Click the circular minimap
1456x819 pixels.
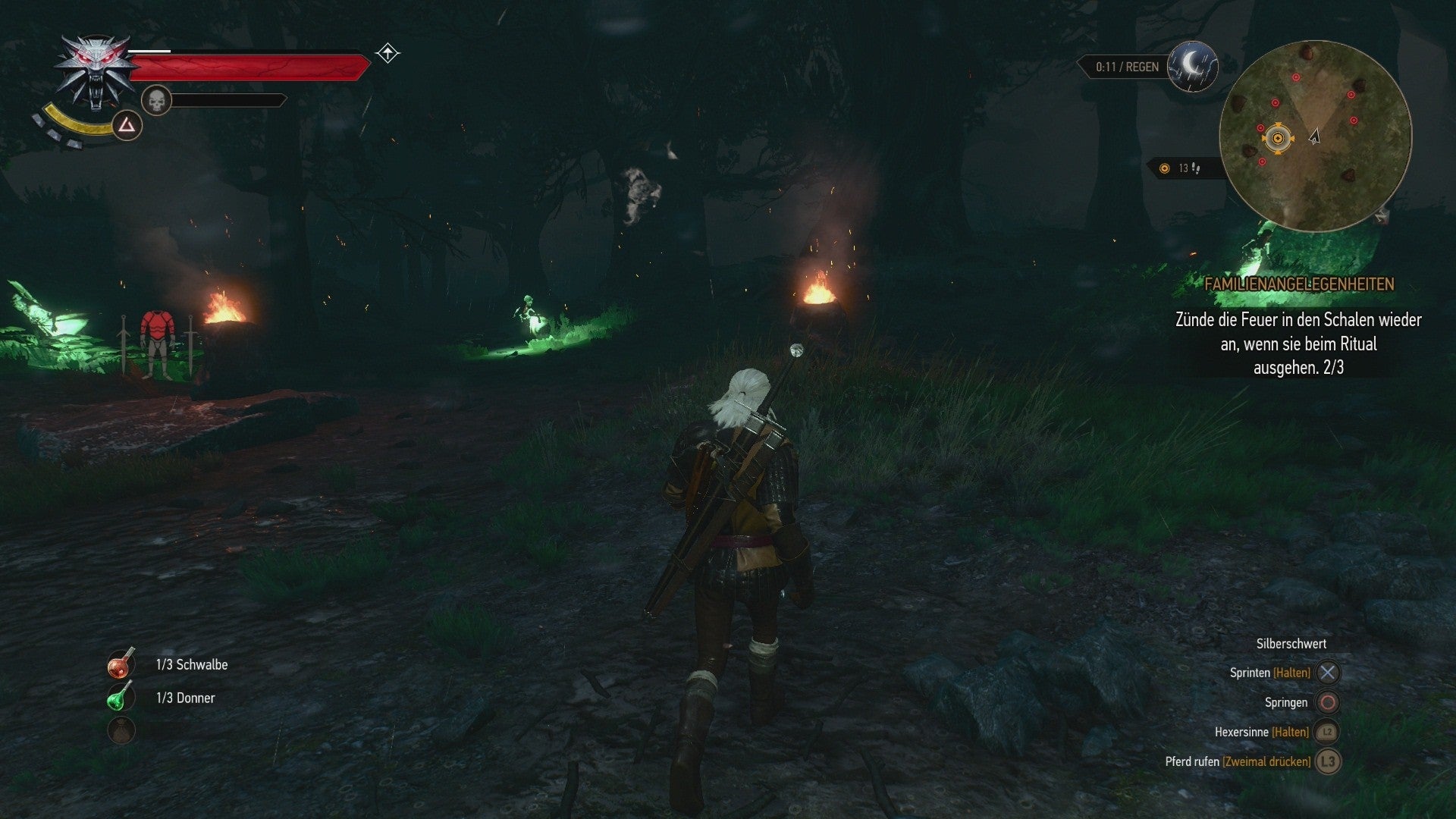(x=1315, y=136)
